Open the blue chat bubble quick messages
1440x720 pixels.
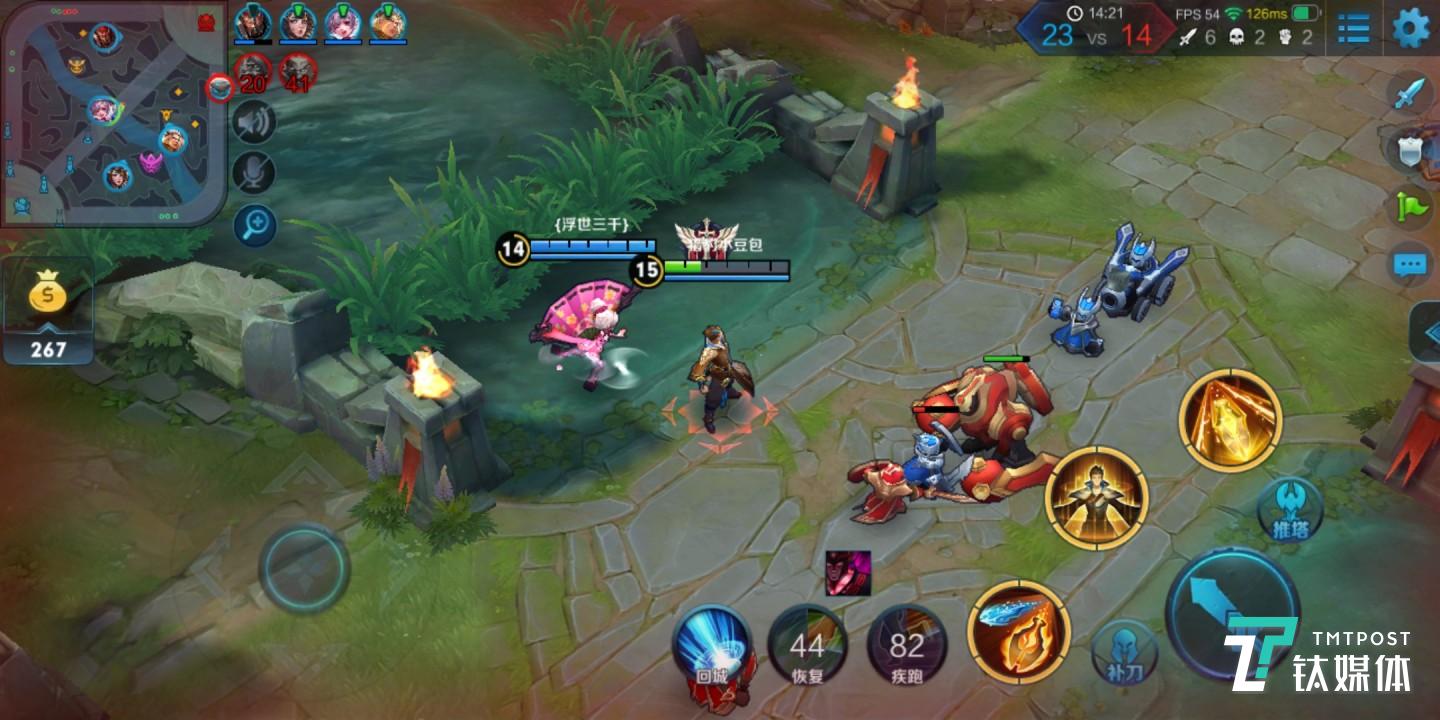click(x=1410, y=264)
